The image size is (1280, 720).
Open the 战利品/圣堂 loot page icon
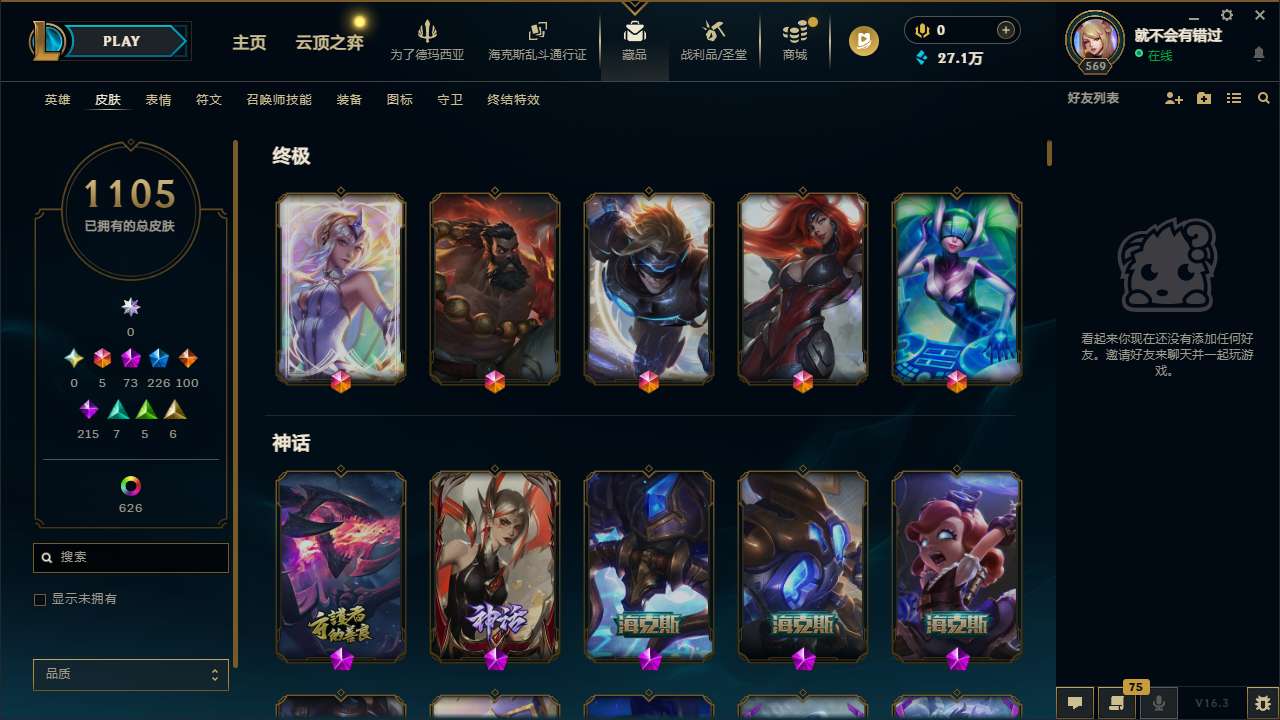[x=713, y=30]
